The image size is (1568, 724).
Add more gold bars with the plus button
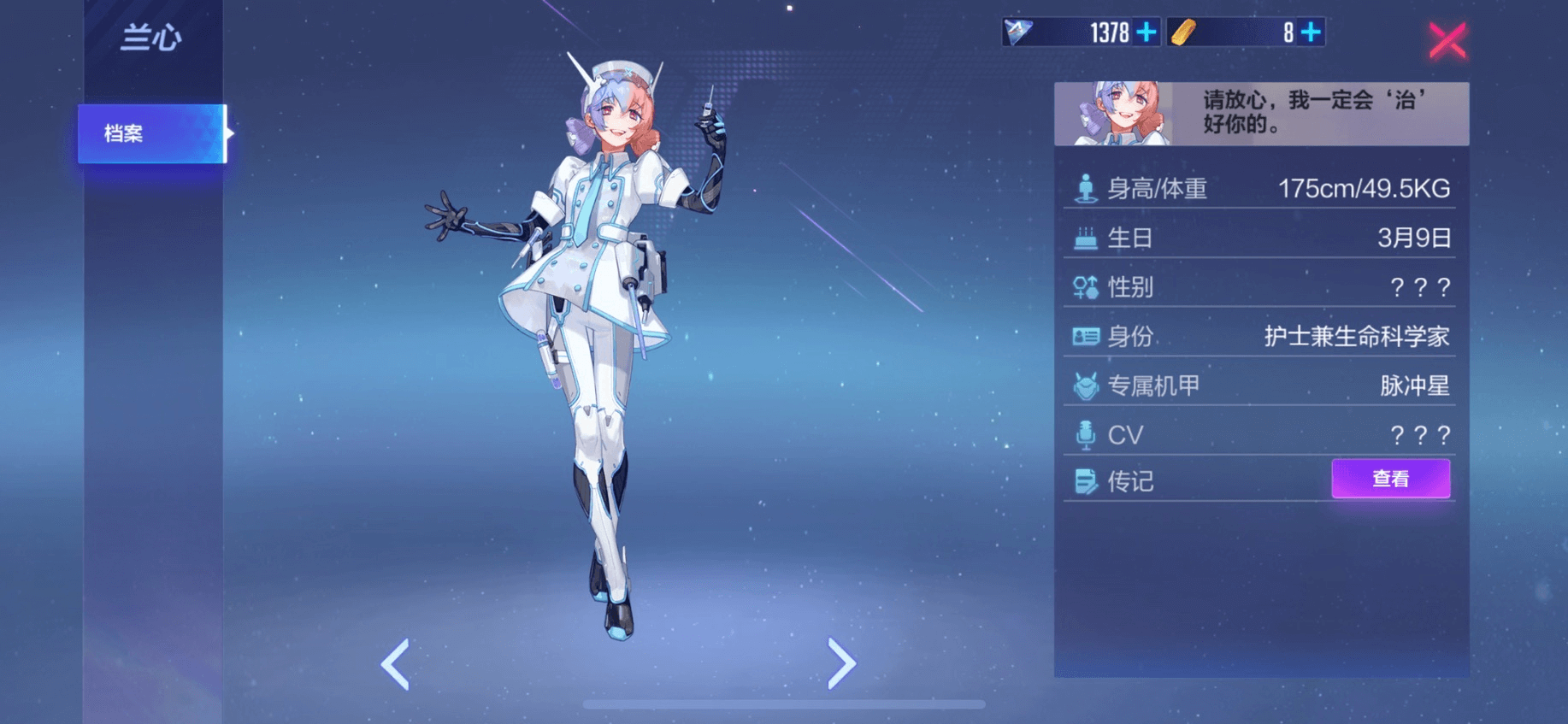click(x=1311, y=32)
